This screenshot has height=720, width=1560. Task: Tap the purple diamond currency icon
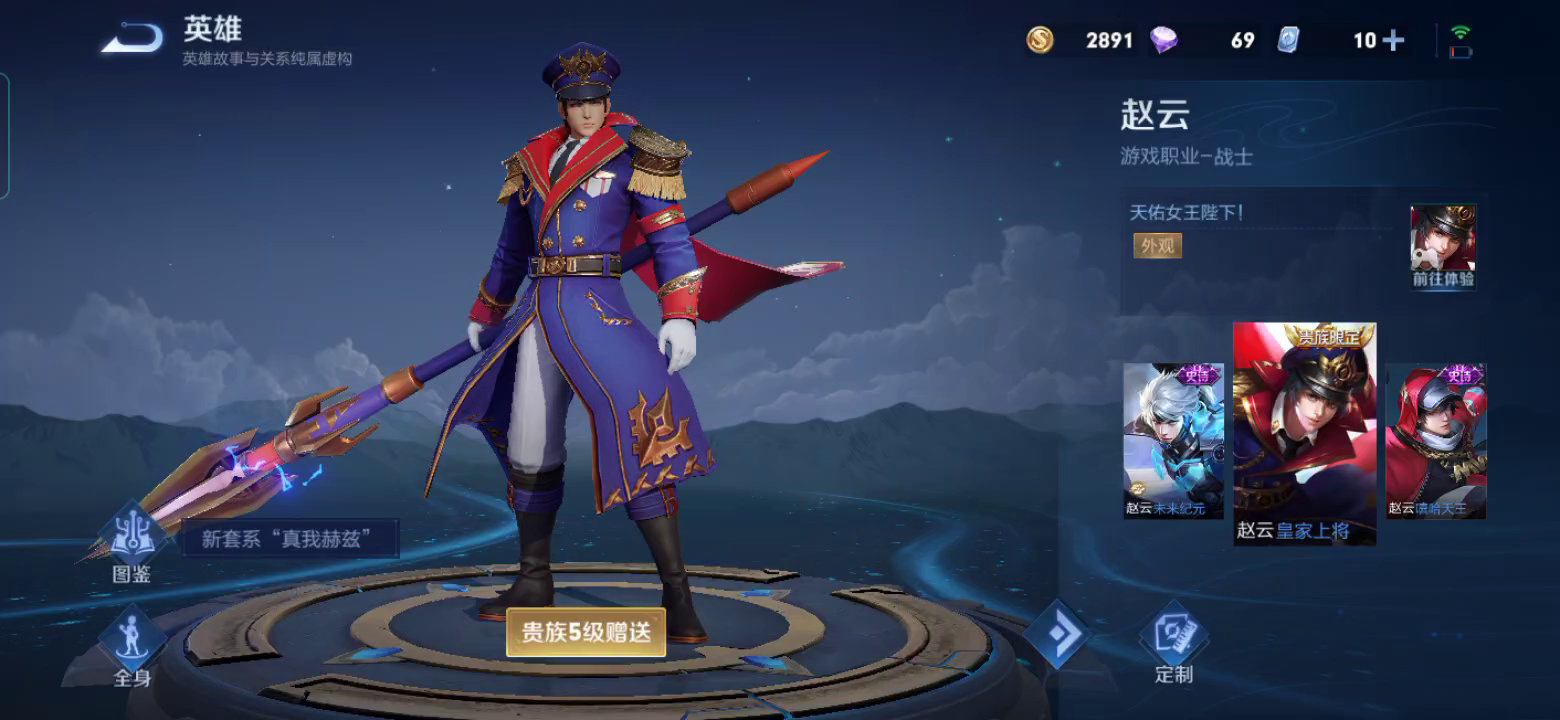(x=1163, y=40)
